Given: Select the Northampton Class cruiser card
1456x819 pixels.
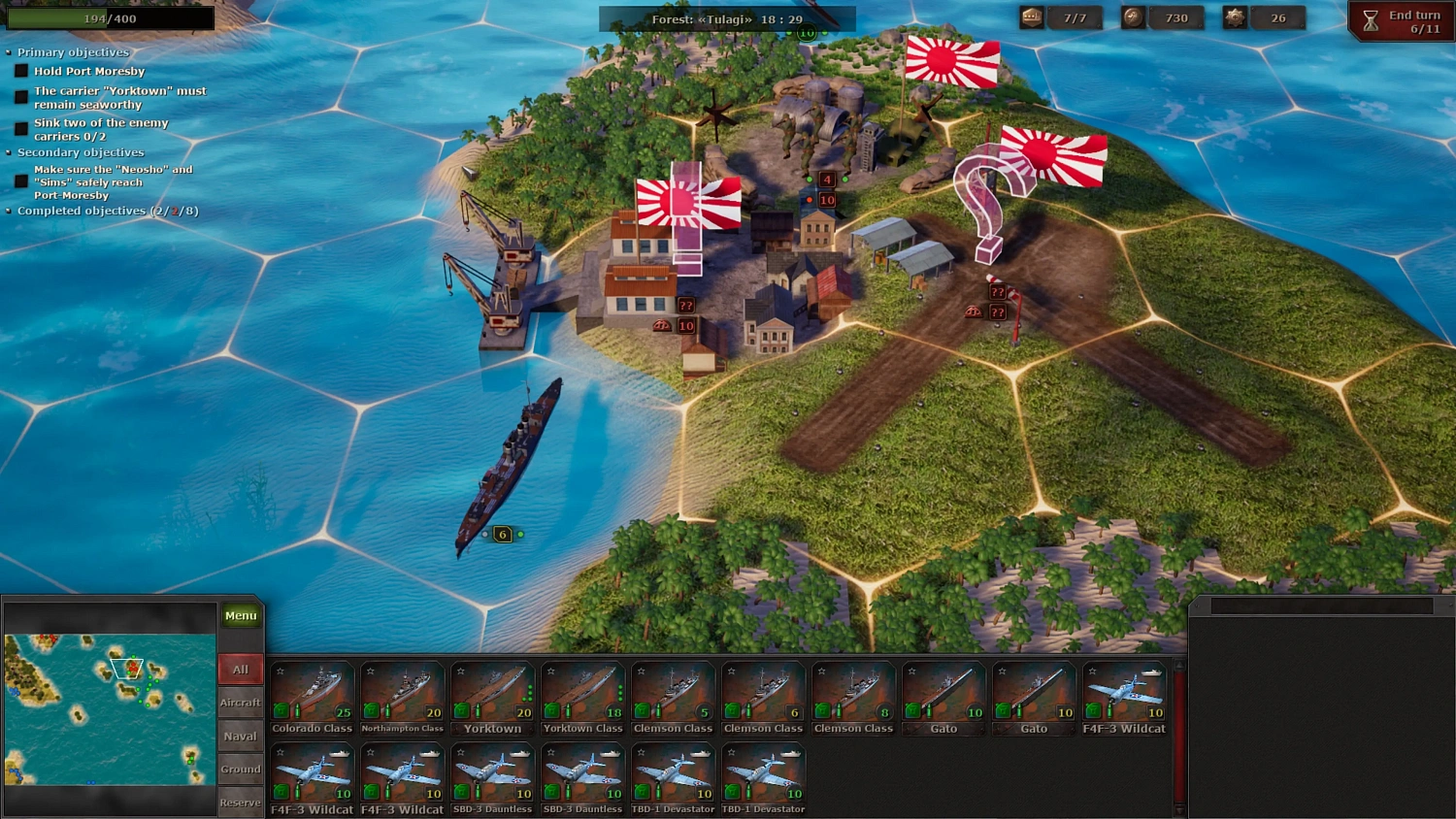Looking at the screenshot, I should (402, 694).
